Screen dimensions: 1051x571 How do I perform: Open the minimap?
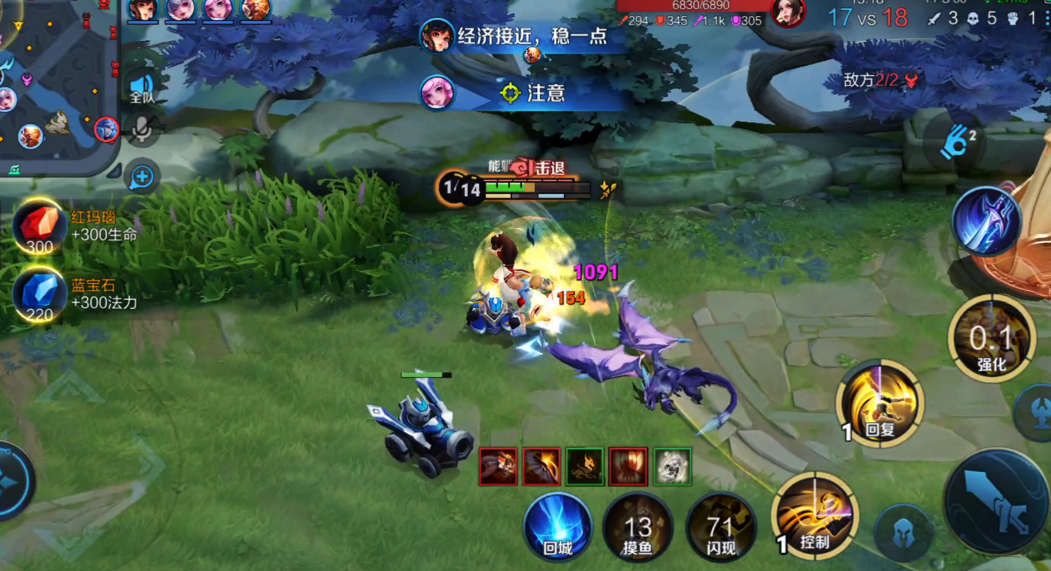tap(55, 85)
